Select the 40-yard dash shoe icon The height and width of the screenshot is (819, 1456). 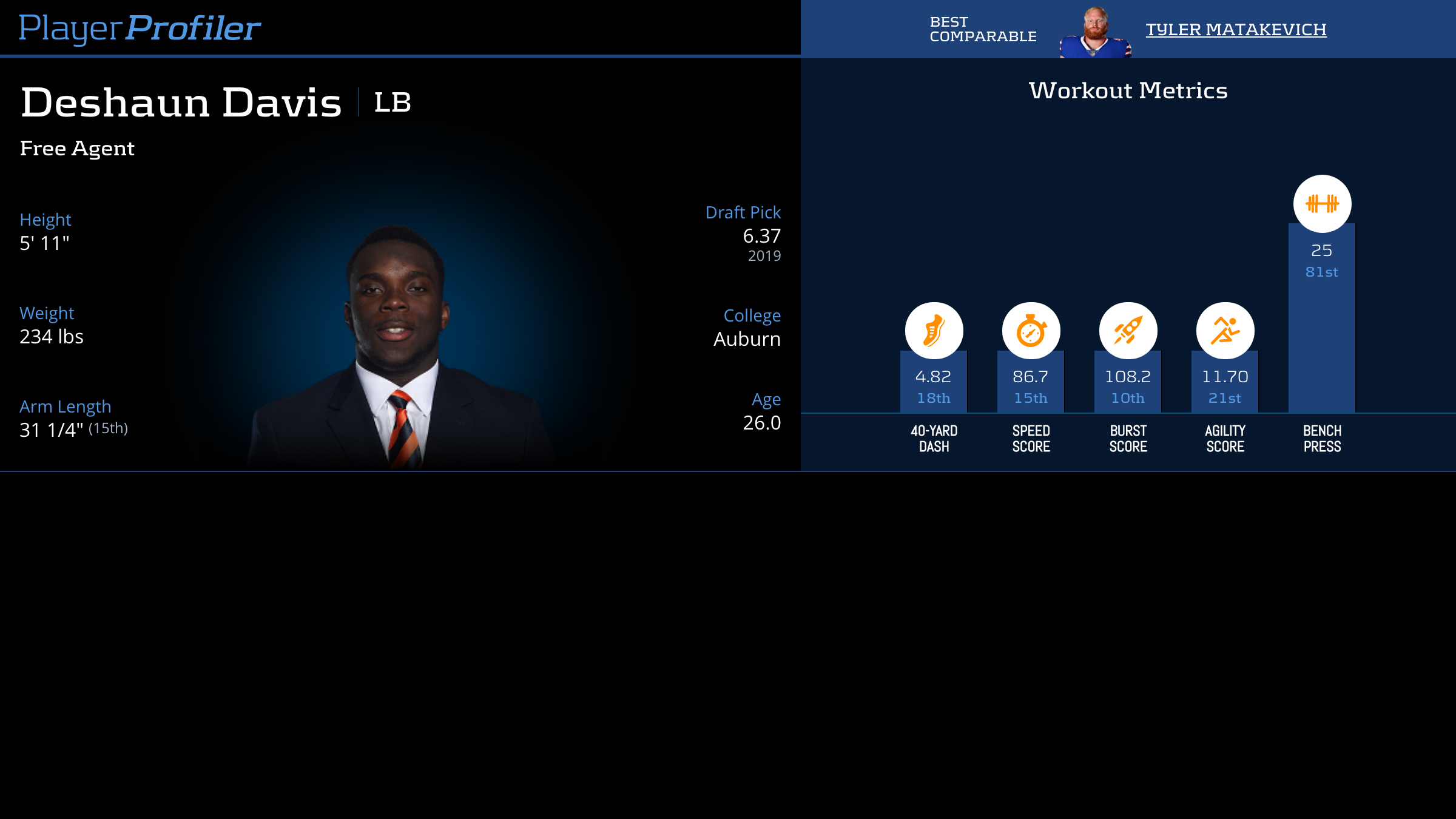coord(934,331)
